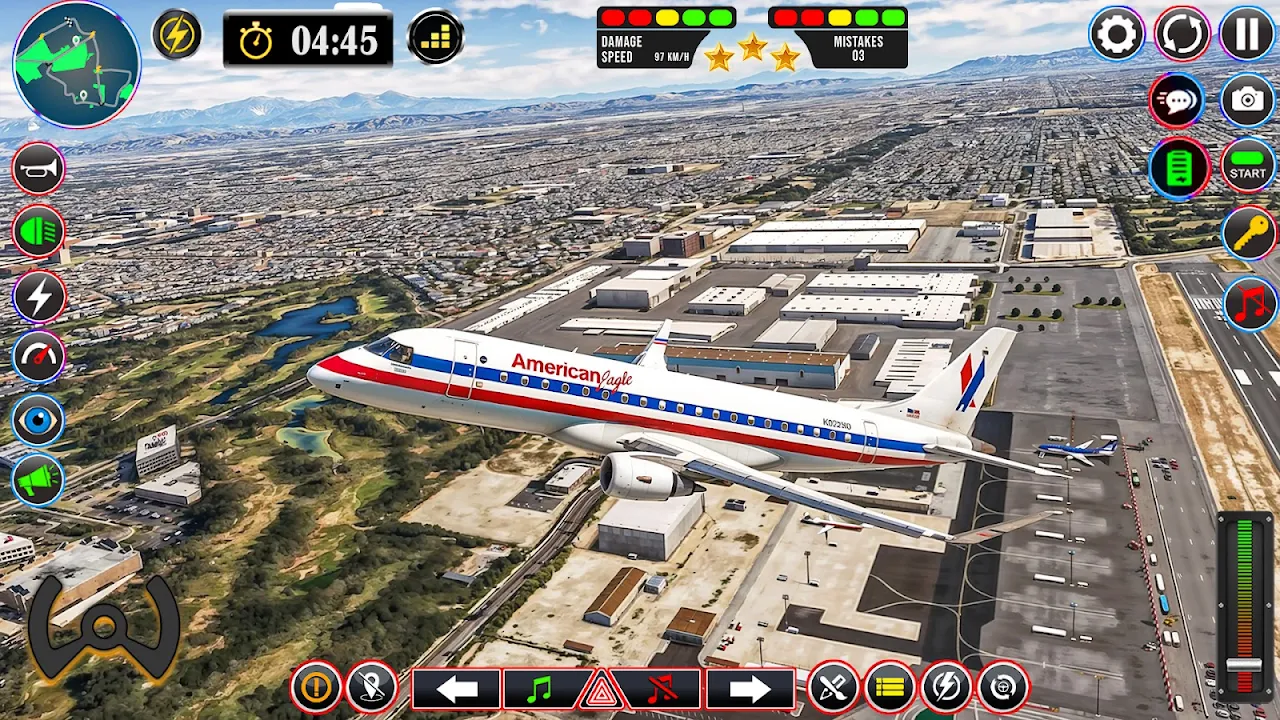Click the green START engine button
1280x720 pixels.
(x=1247, y=166)
